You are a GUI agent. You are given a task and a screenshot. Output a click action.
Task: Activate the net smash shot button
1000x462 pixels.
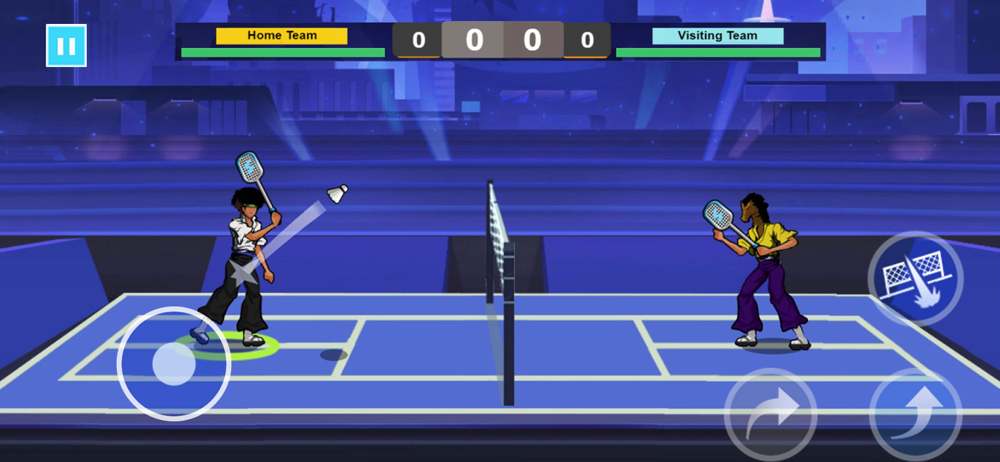pyautogui.click(x=915, y=279)
